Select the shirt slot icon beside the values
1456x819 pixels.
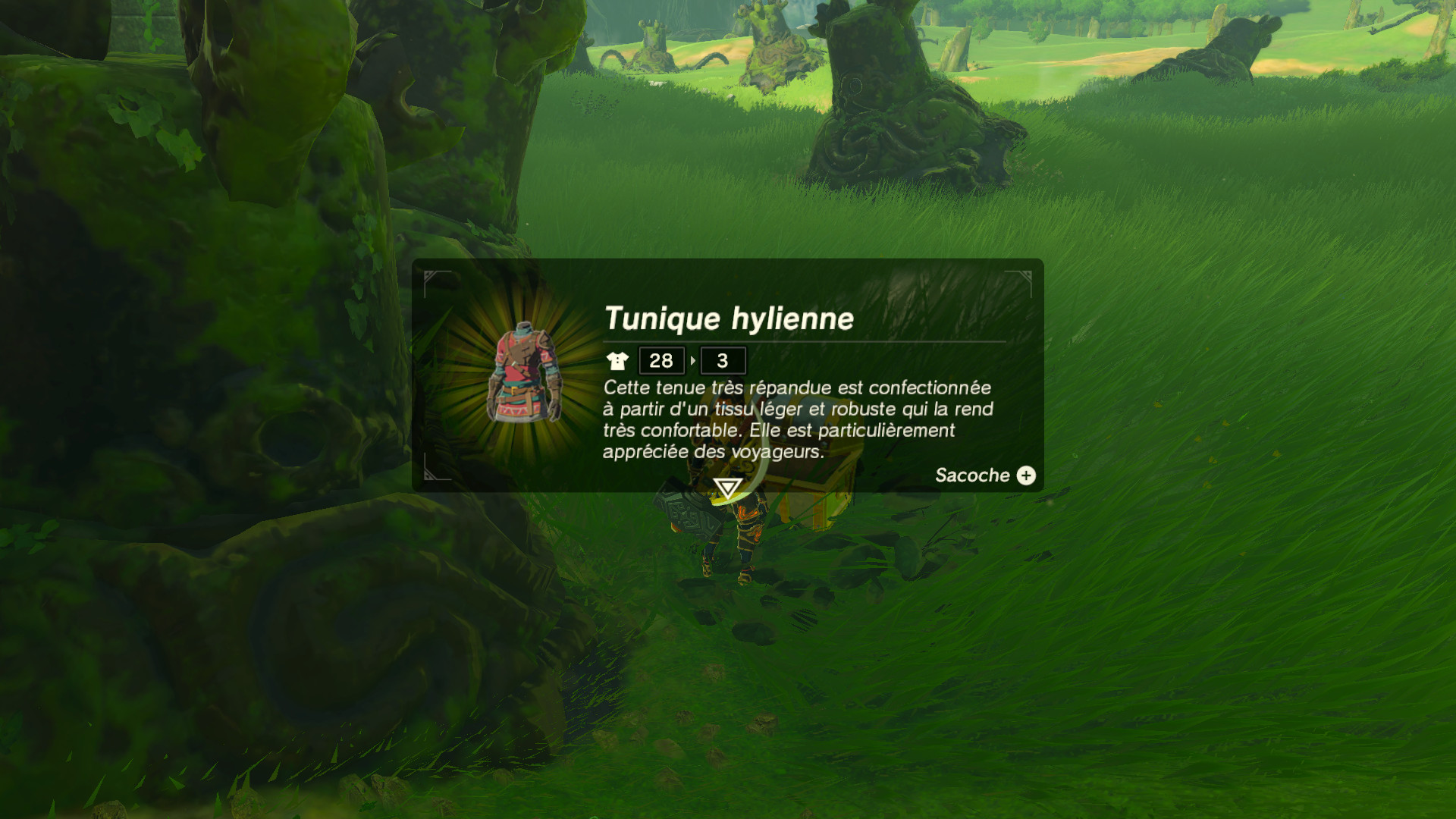(x=619, y=361)
